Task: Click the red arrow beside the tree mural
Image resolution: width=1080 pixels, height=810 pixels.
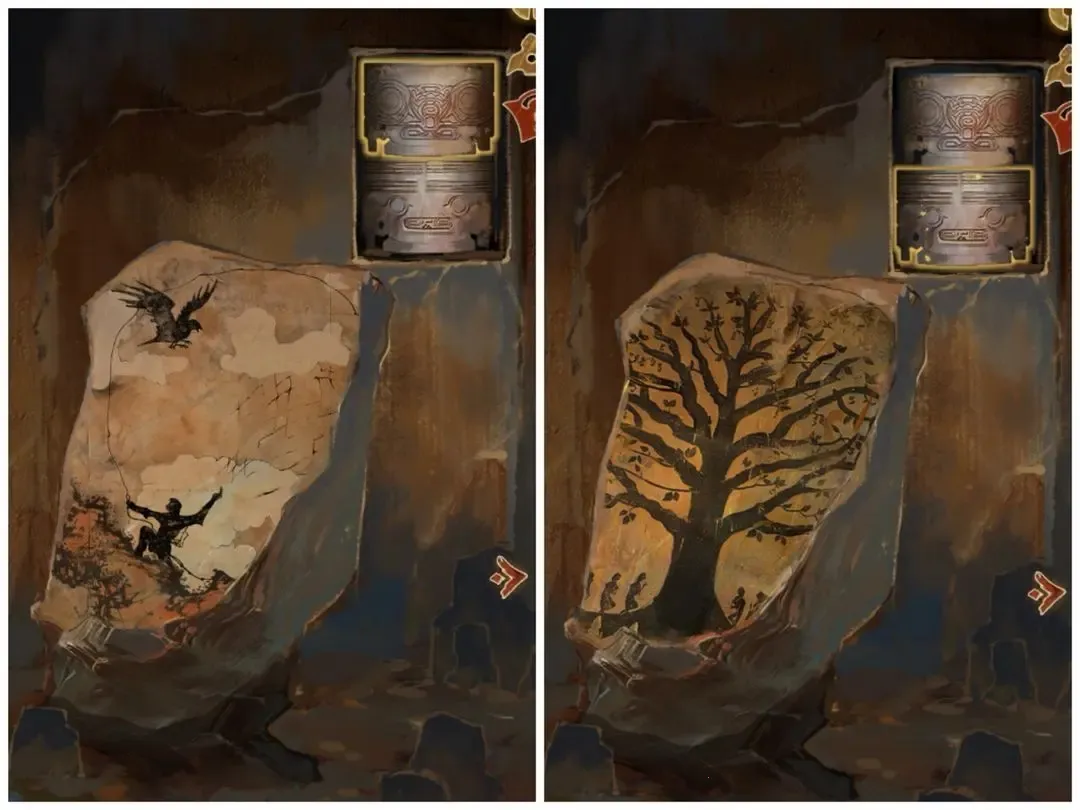Action: coord(1047,592)
